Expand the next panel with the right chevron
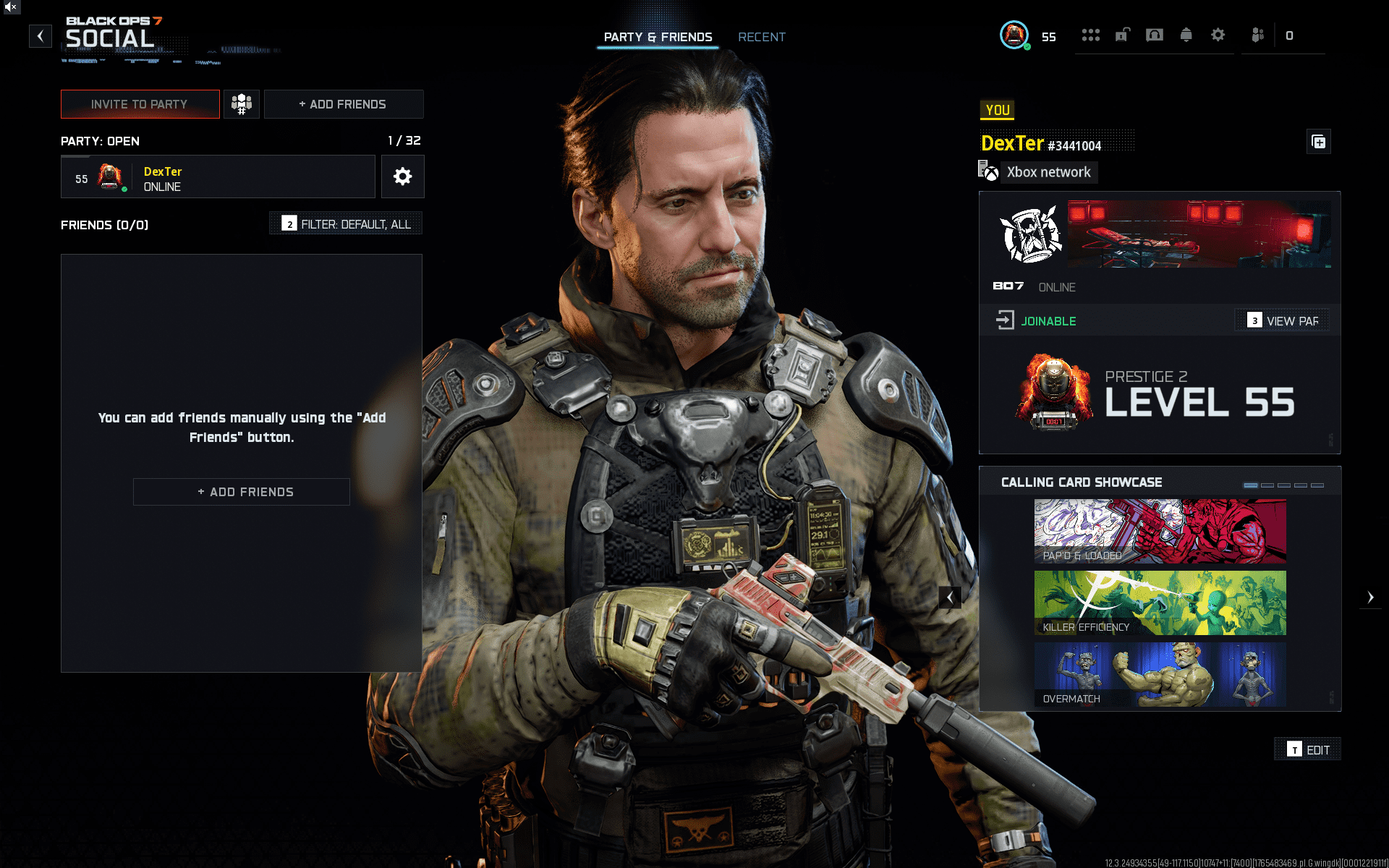The image size is (1389, 868). coord(1372,597)
